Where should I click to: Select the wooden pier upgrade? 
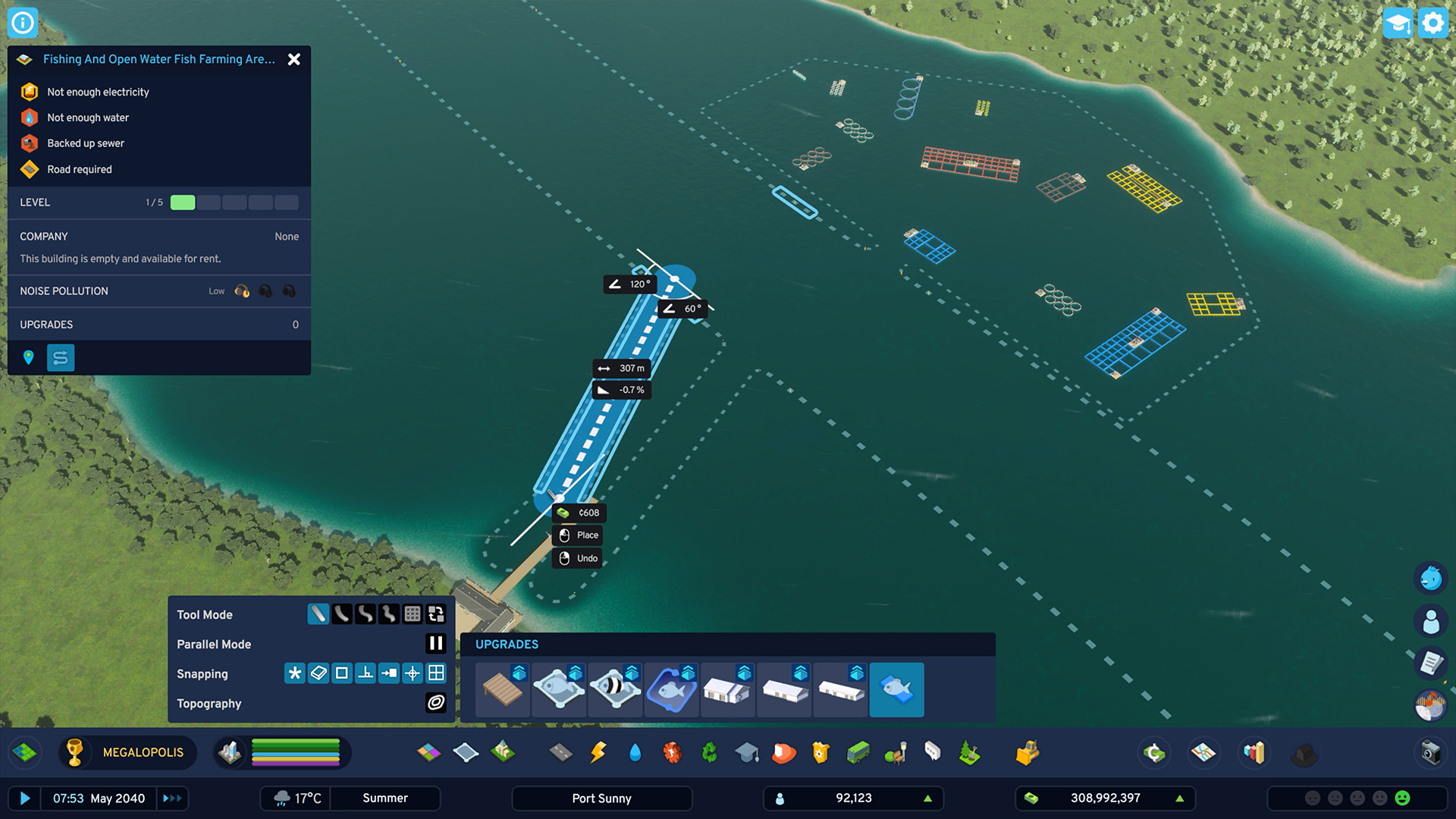point(503,689)
